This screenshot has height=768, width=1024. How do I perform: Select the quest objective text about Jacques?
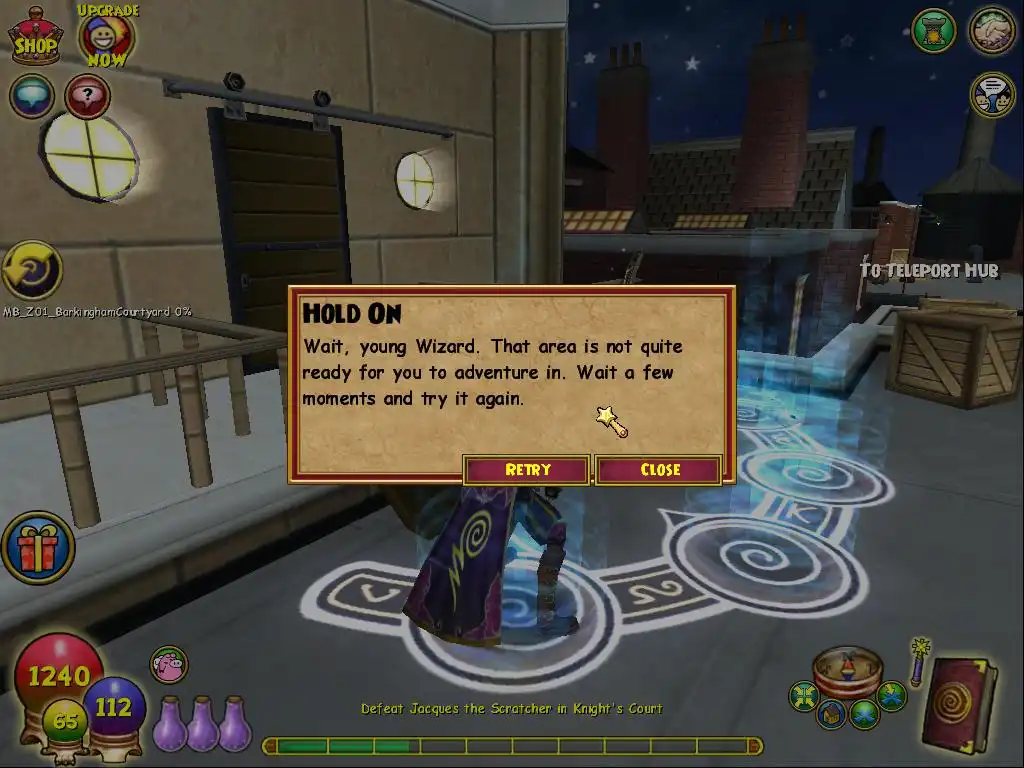(511, 709)
